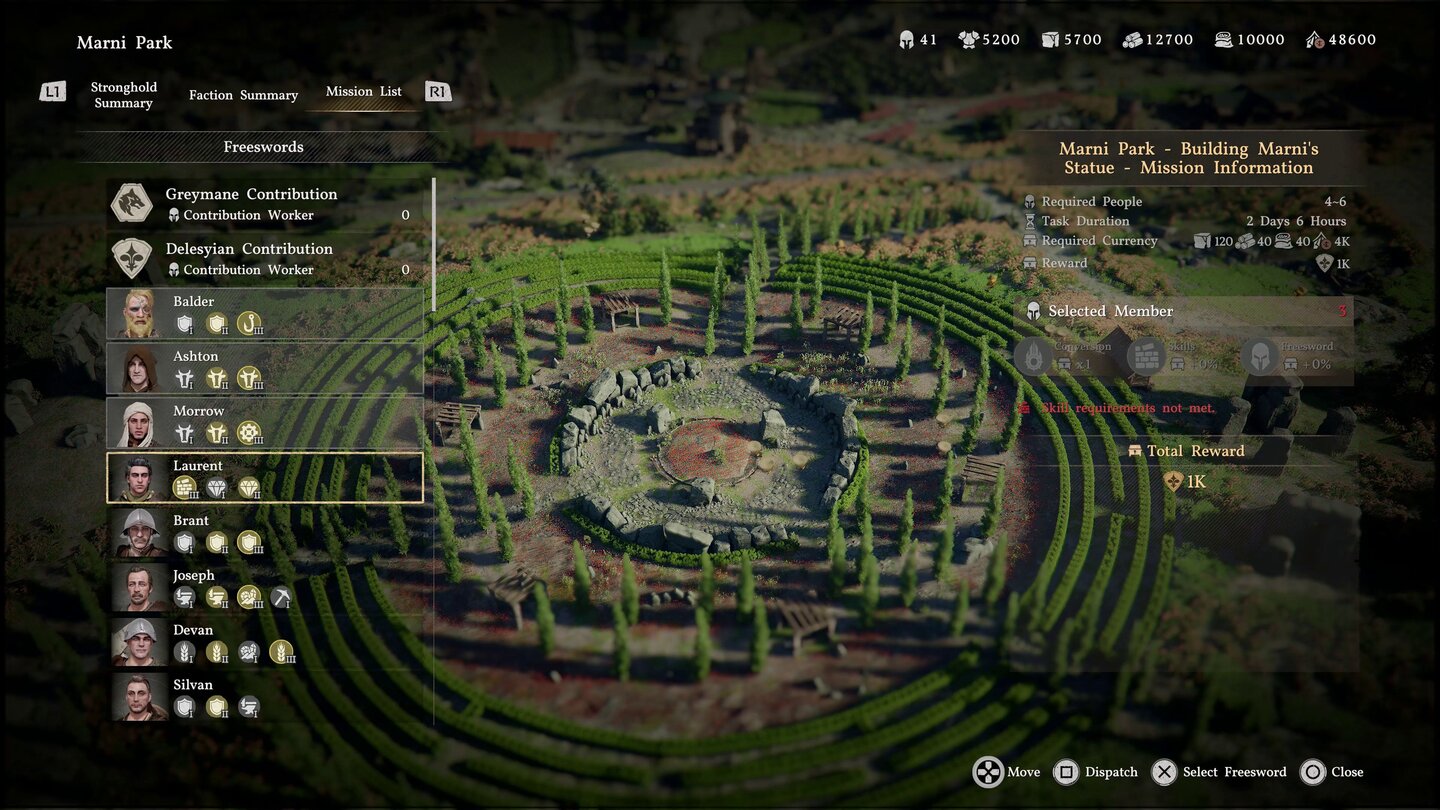1440x810 pixels.
Task: Choose Morrow from the Freeswords list
Action: pyautogui.click(x=264, y=423)
